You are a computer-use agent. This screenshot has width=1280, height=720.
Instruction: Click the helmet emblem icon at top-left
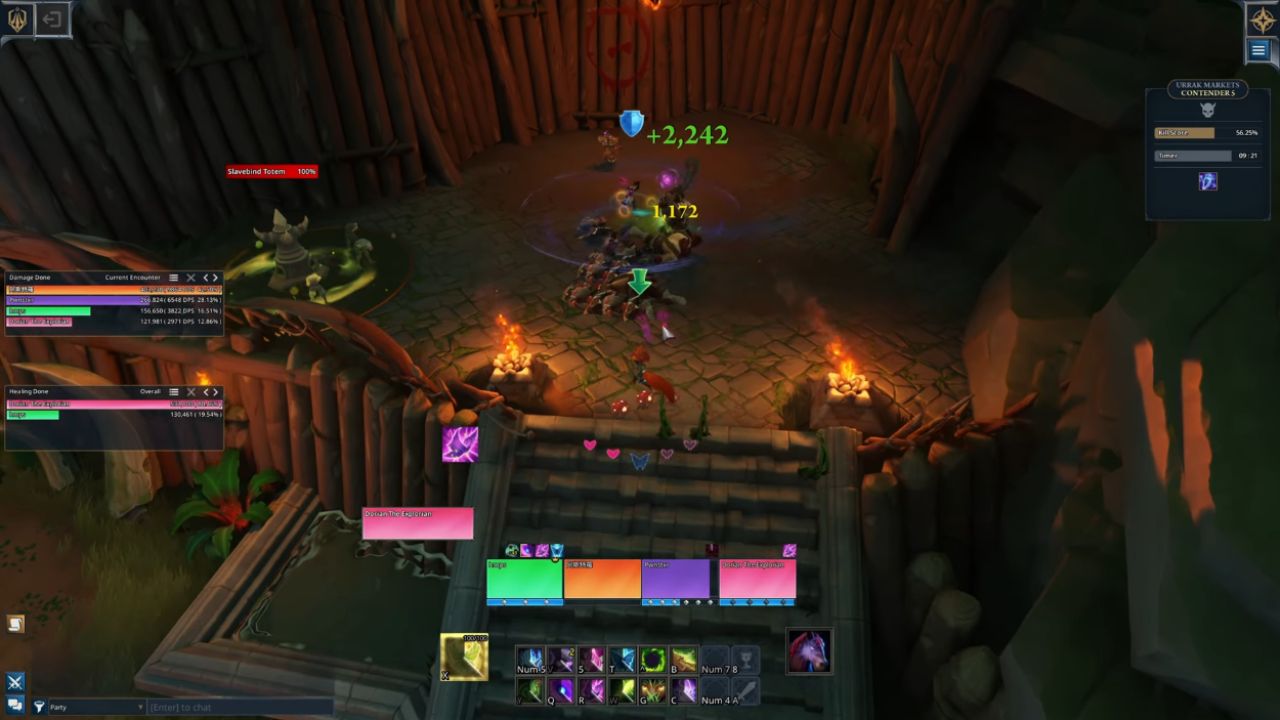tap(18, 19)
